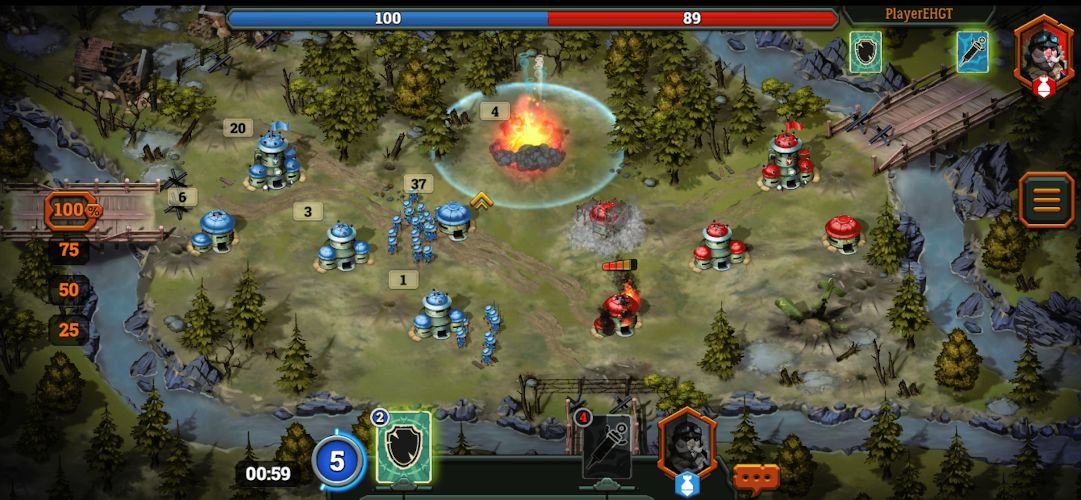Viewport: 1081px width, 500px height.
Task: Choose the 50 troop percentage option
Action: click(x=69, y=291)
